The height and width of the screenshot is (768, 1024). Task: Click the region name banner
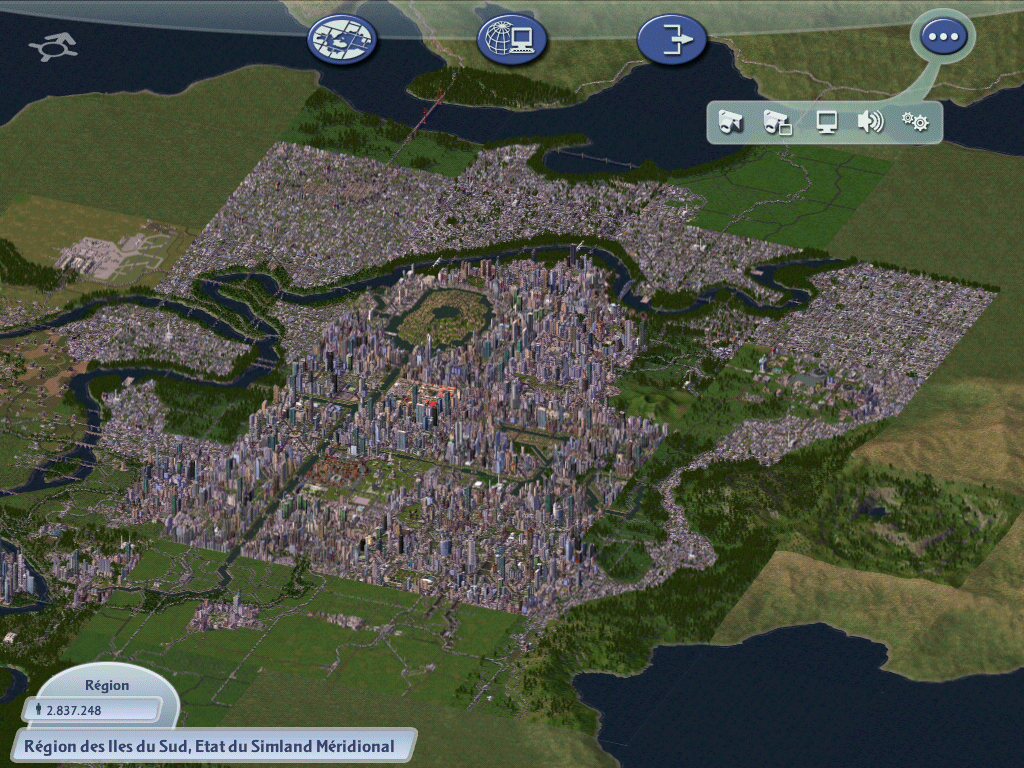click(x=208, y=745)
